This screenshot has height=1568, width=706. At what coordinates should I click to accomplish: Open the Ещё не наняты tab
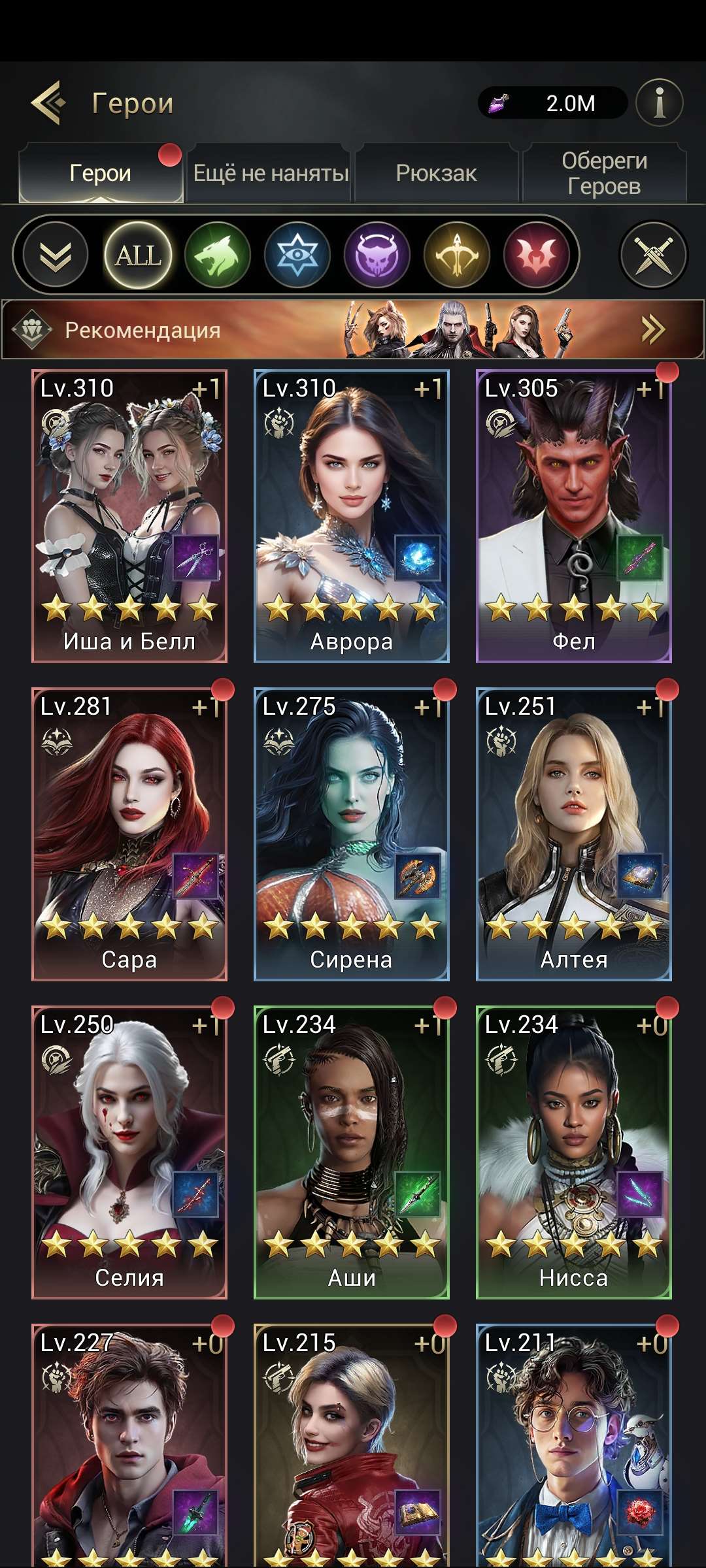[x=271, y=174]
